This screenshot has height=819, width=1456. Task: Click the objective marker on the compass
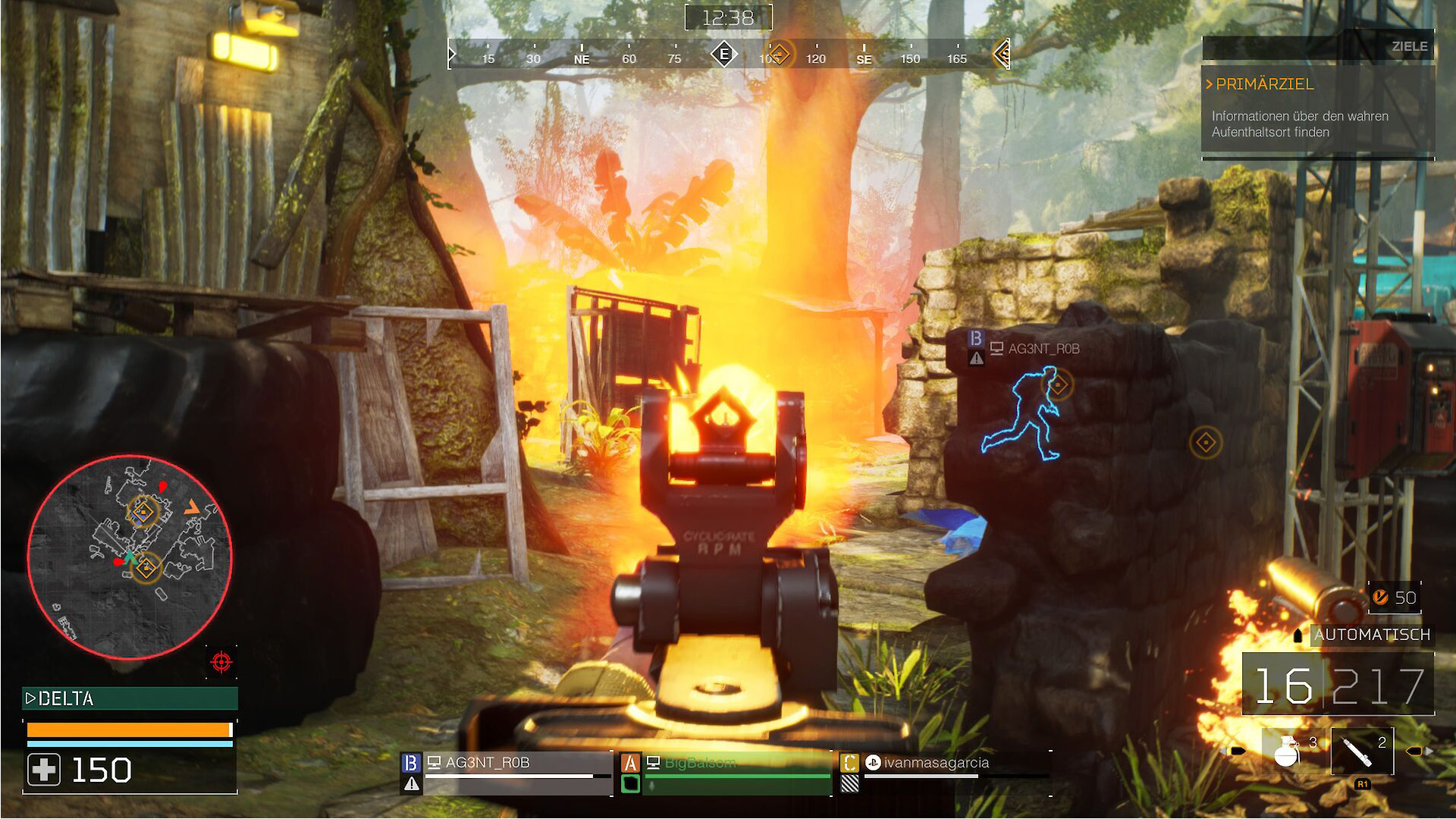(779, 55)
